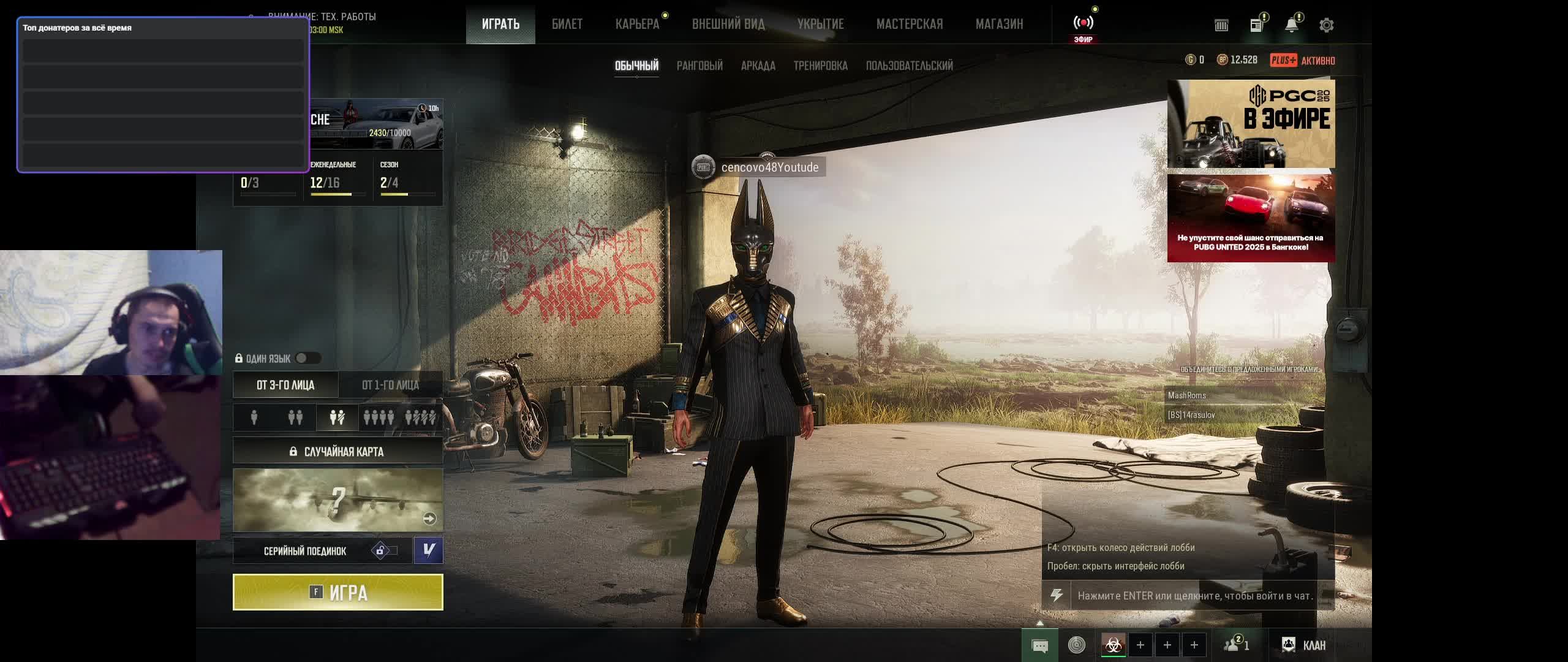This screenshot has height=662, width=1568.
Task: Choose the ТРЕНИРОВКА mode tab
Action: (x=820, y=66)
